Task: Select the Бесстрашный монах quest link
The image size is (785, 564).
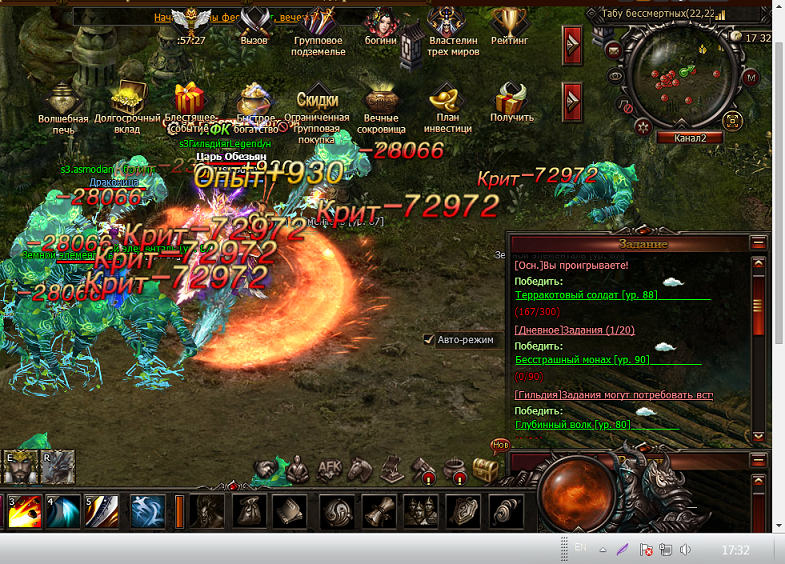Action: pos(582,360)
